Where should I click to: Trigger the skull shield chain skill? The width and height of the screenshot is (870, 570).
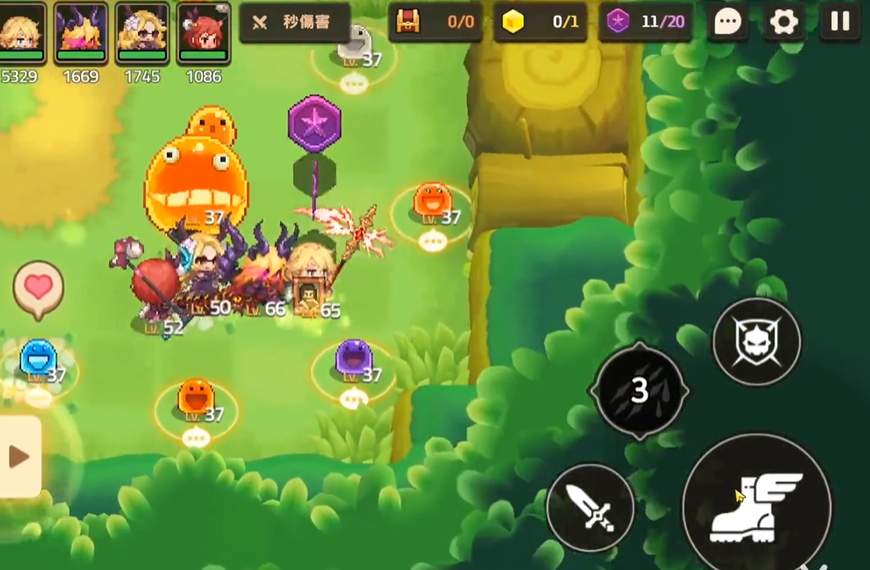pyautogui.click(x=756, y=342)
